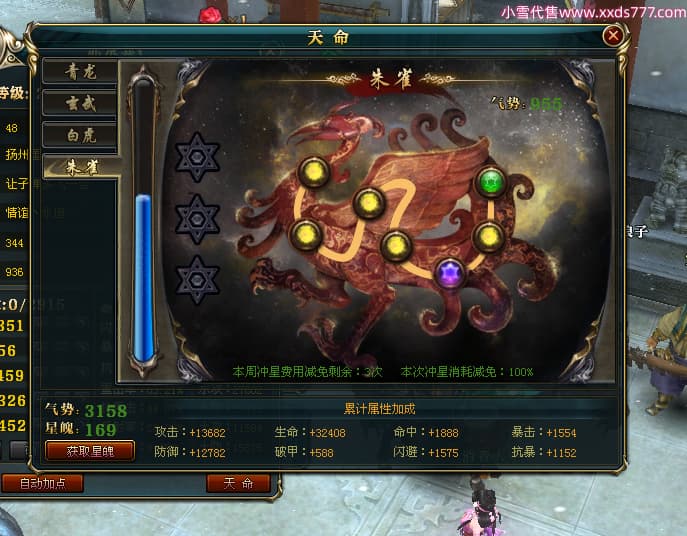Click the 获取星魄 button
The image size is (687, 536).
pos(90,451)
